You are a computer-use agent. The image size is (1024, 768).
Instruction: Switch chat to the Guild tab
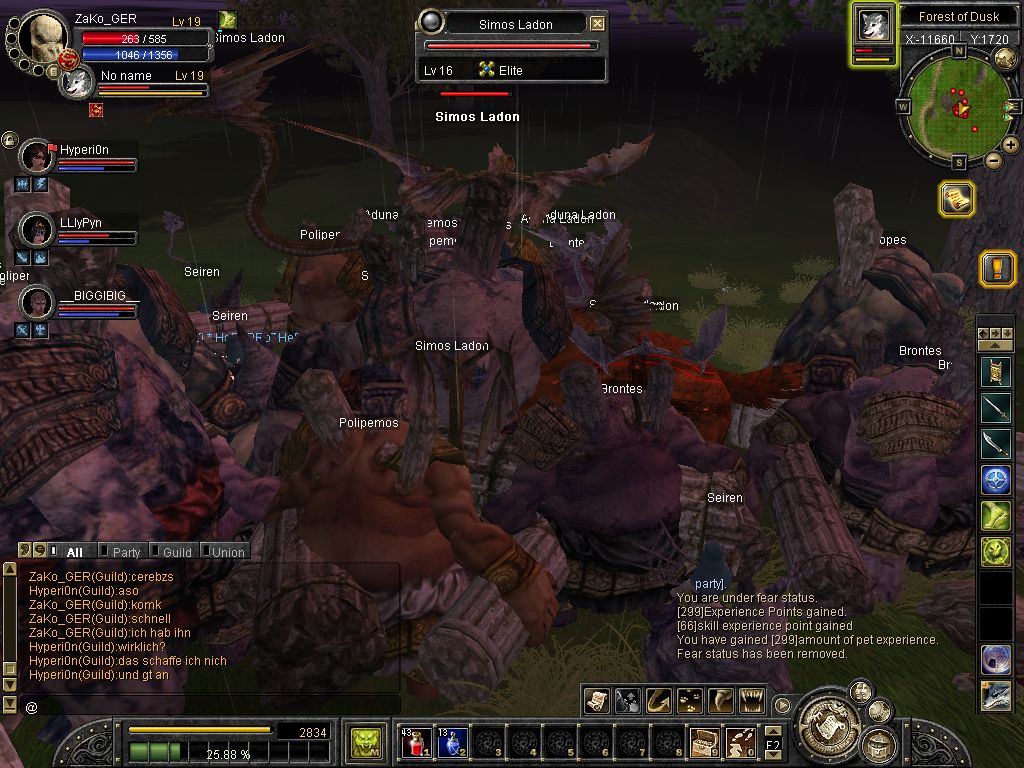177,552
